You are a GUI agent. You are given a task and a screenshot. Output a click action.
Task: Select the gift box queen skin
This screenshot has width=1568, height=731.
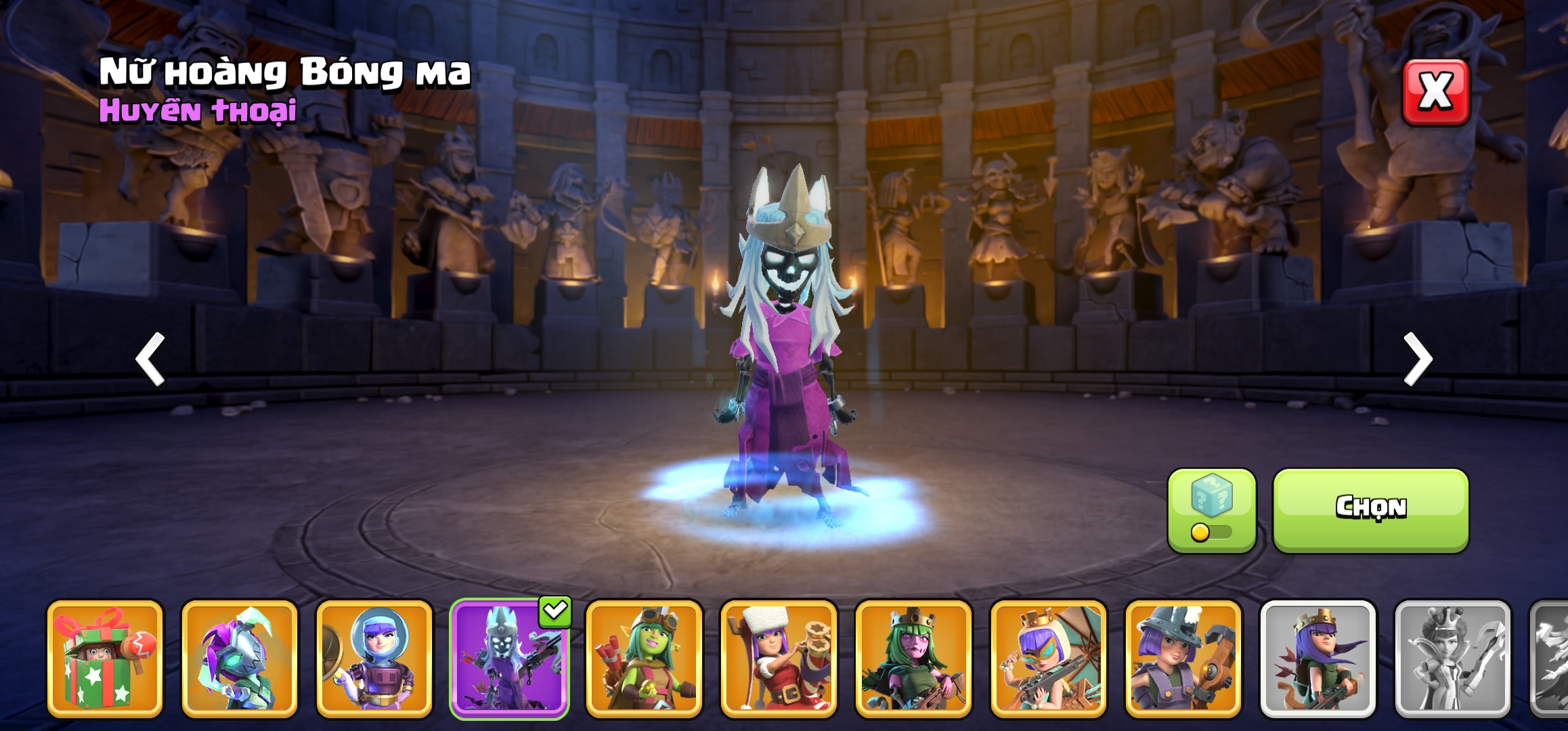point(105,658)
